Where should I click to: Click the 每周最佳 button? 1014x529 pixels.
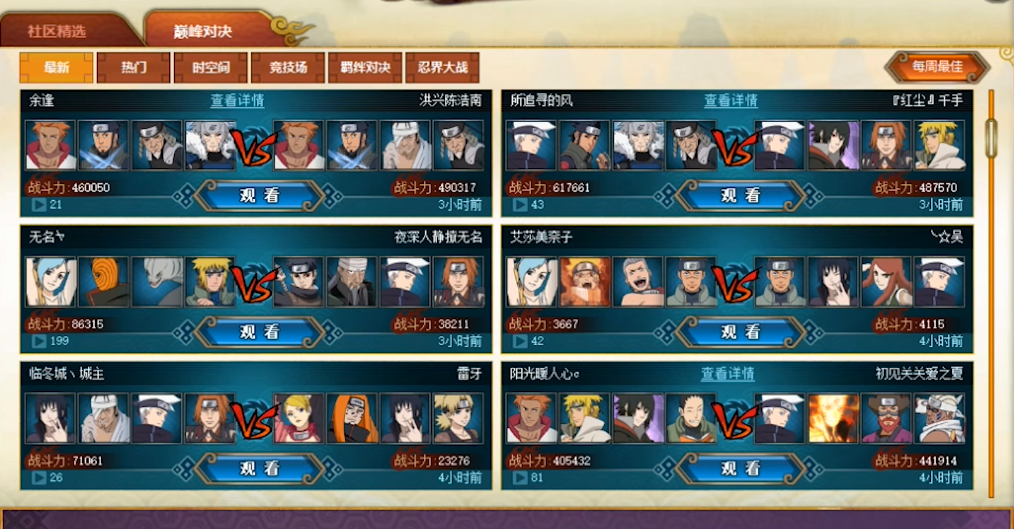(937, 67)
